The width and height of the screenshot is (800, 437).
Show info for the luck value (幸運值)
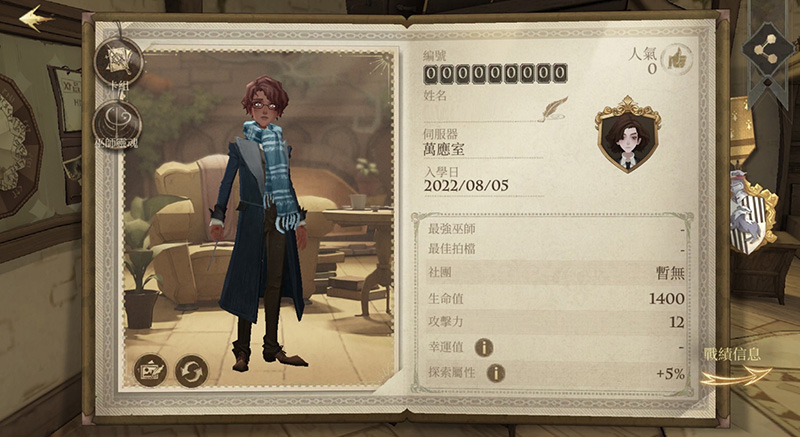484,347
